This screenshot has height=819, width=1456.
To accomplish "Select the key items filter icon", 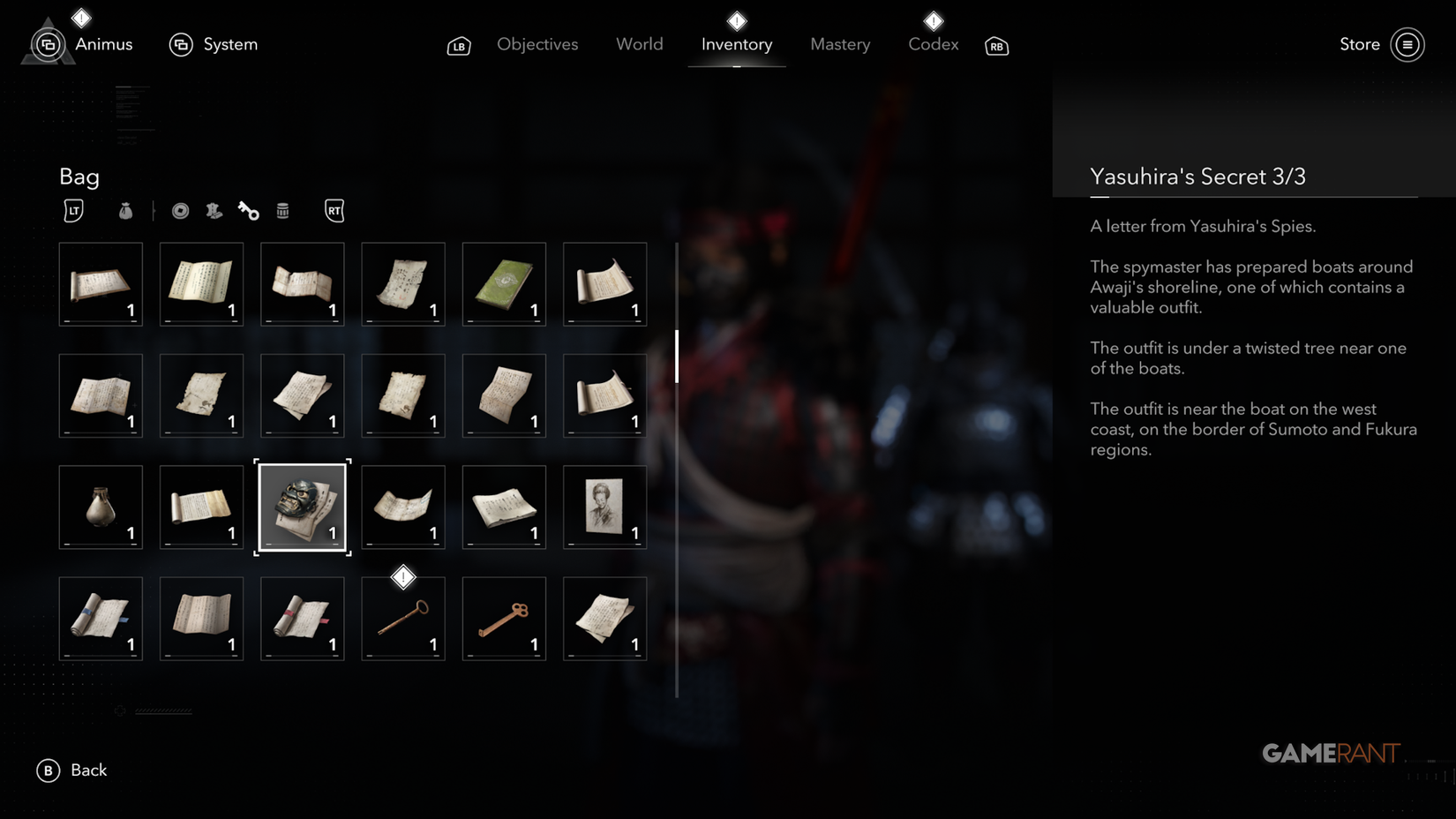I will 248,210.
